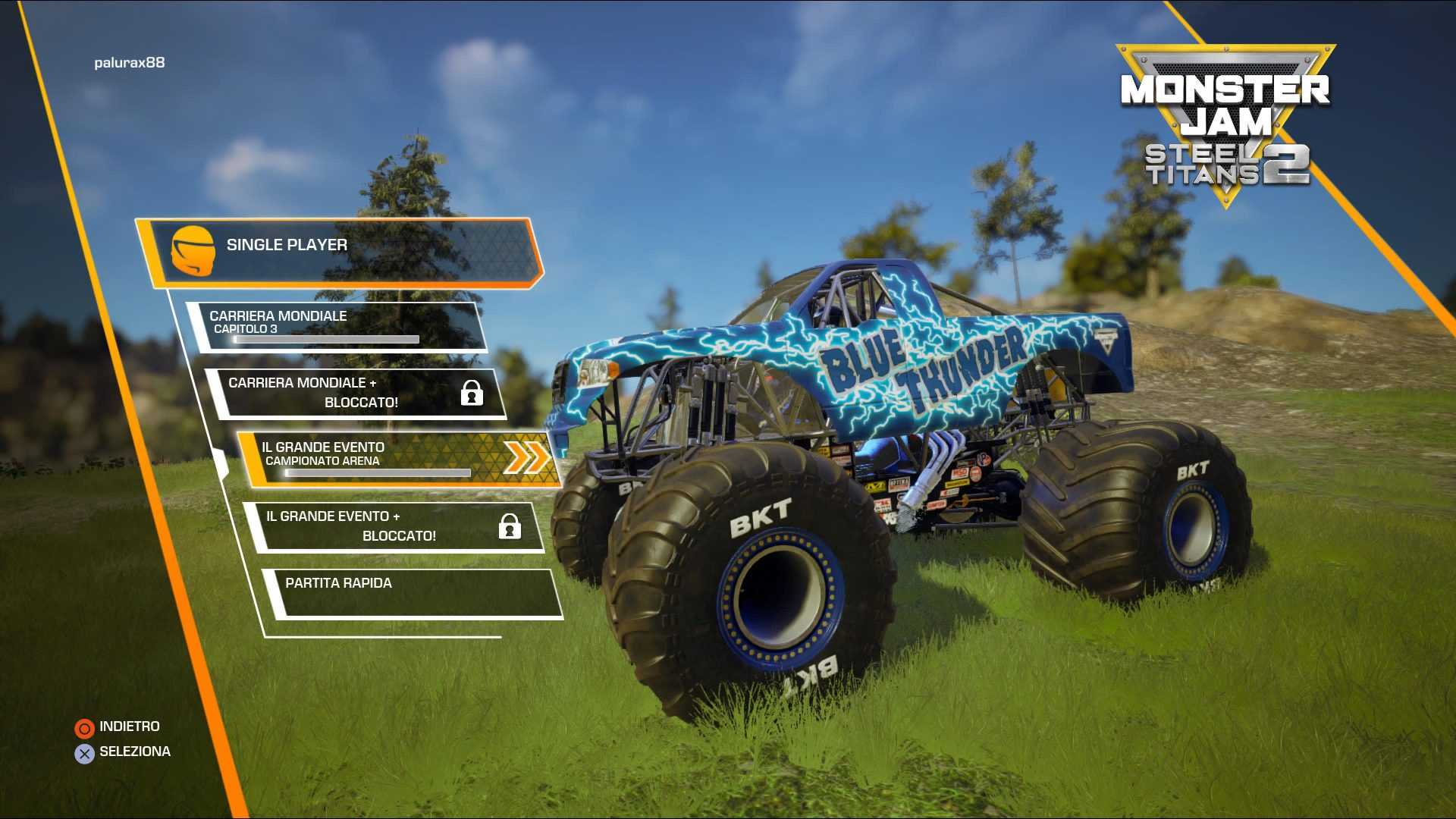The height and width of the screenshot is (819, 1456).
Task: Select the Single Player header
Action: pos(341,250)
